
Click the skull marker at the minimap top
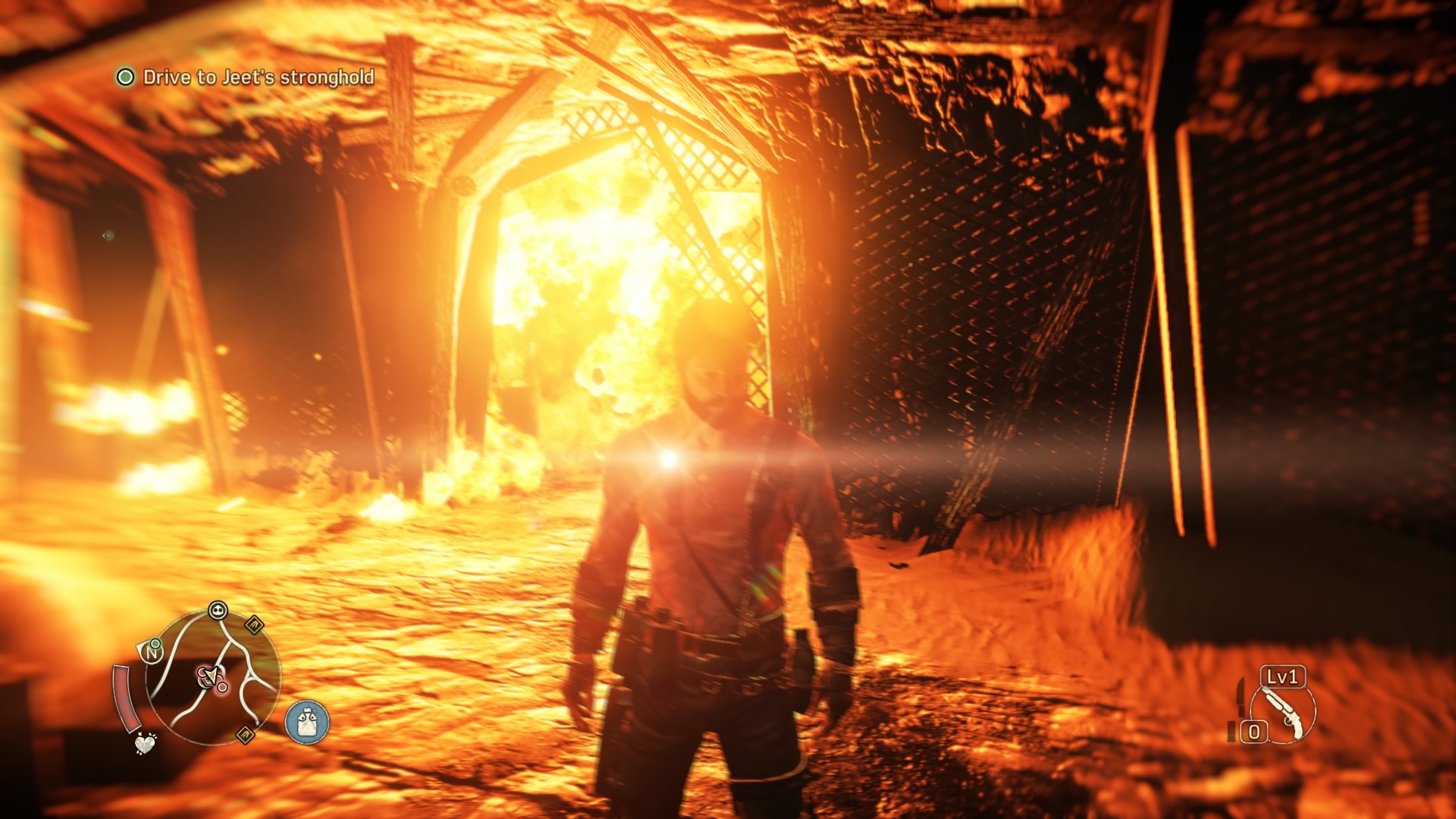click(x=218, y=610)
